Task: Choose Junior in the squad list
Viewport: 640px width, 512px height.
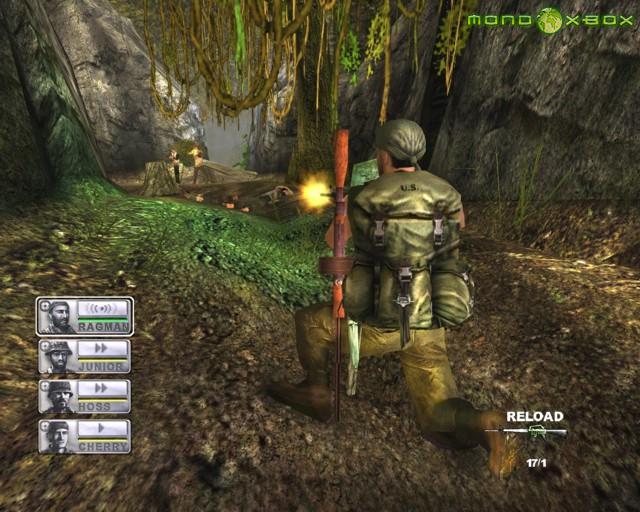Action: coord(85,356)
